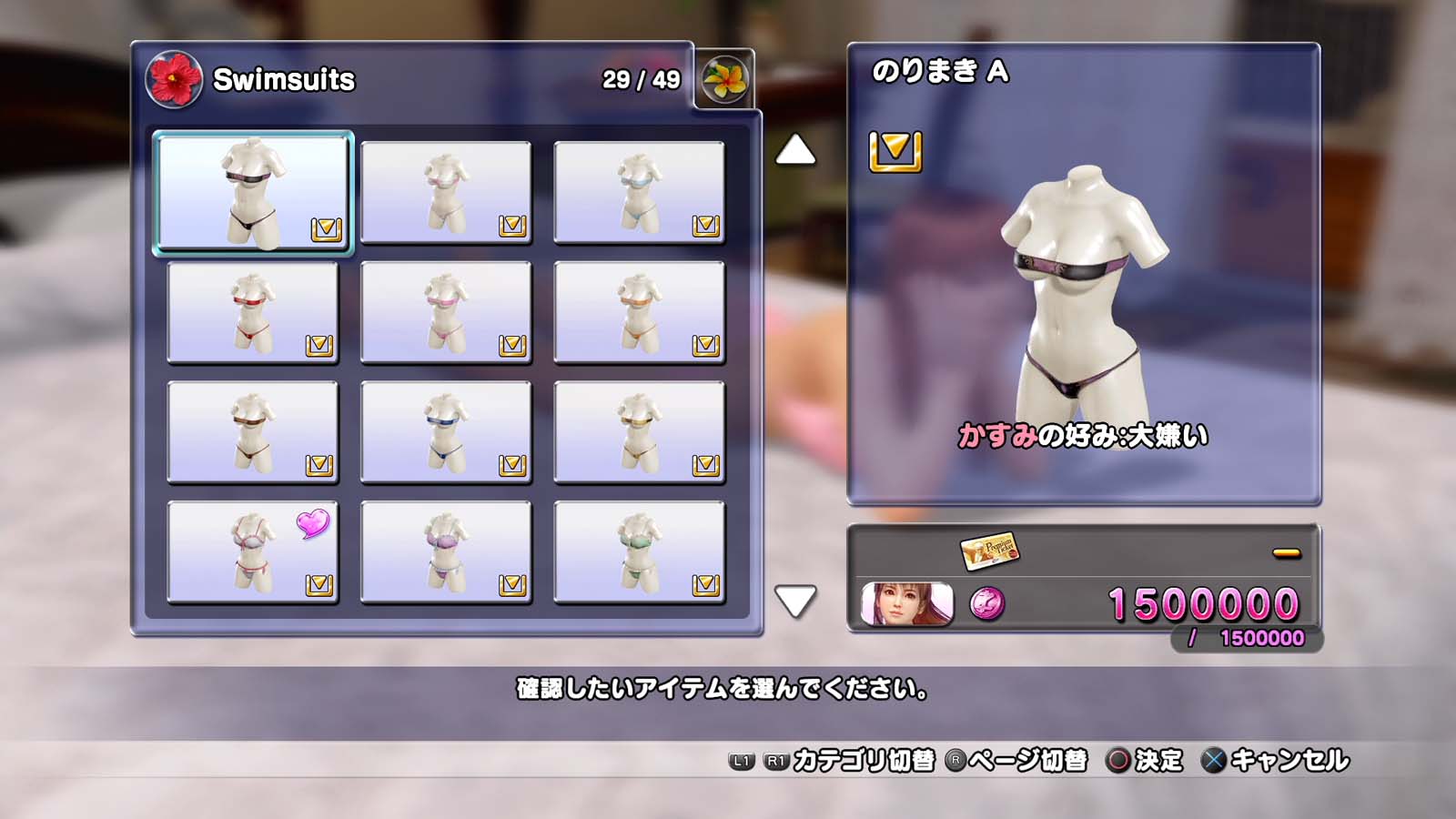Go to the previous page with the up arrow
Screen dimensions: 1456x819
[x=795, y=150]
